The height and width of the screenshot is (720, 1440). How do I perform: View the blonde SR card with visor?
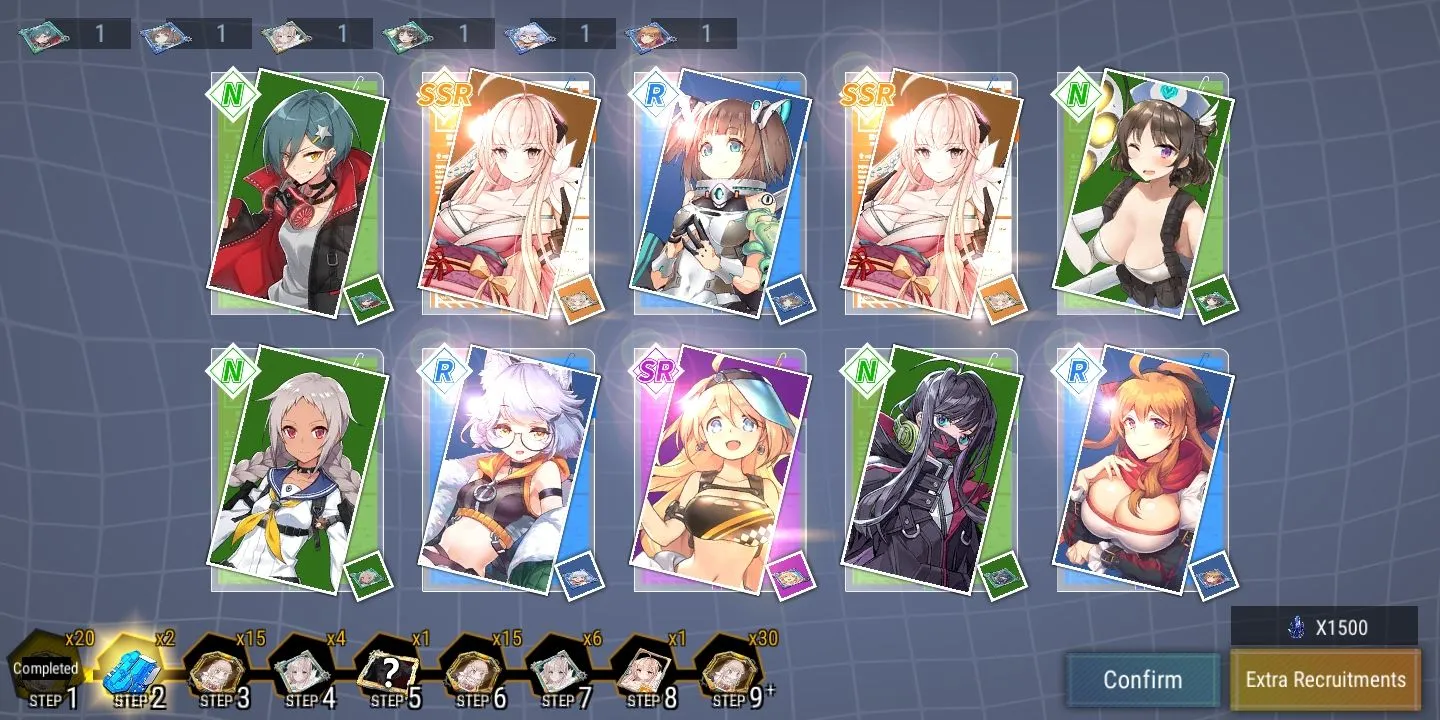click(x=720, y=468)
